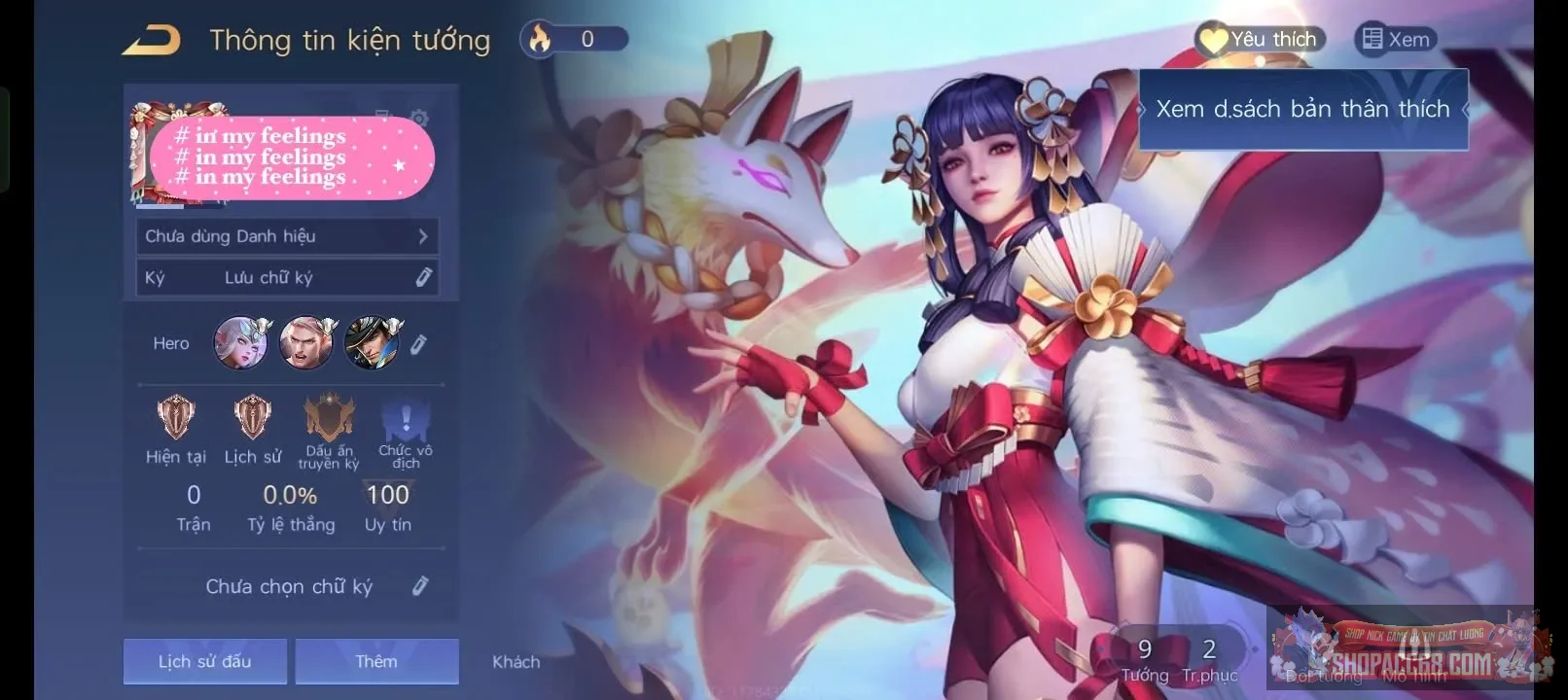Select the first hero portrait thumbnail
This screenshot has height=700, width=1568.
pyautogui.click(x=241, y=342)
